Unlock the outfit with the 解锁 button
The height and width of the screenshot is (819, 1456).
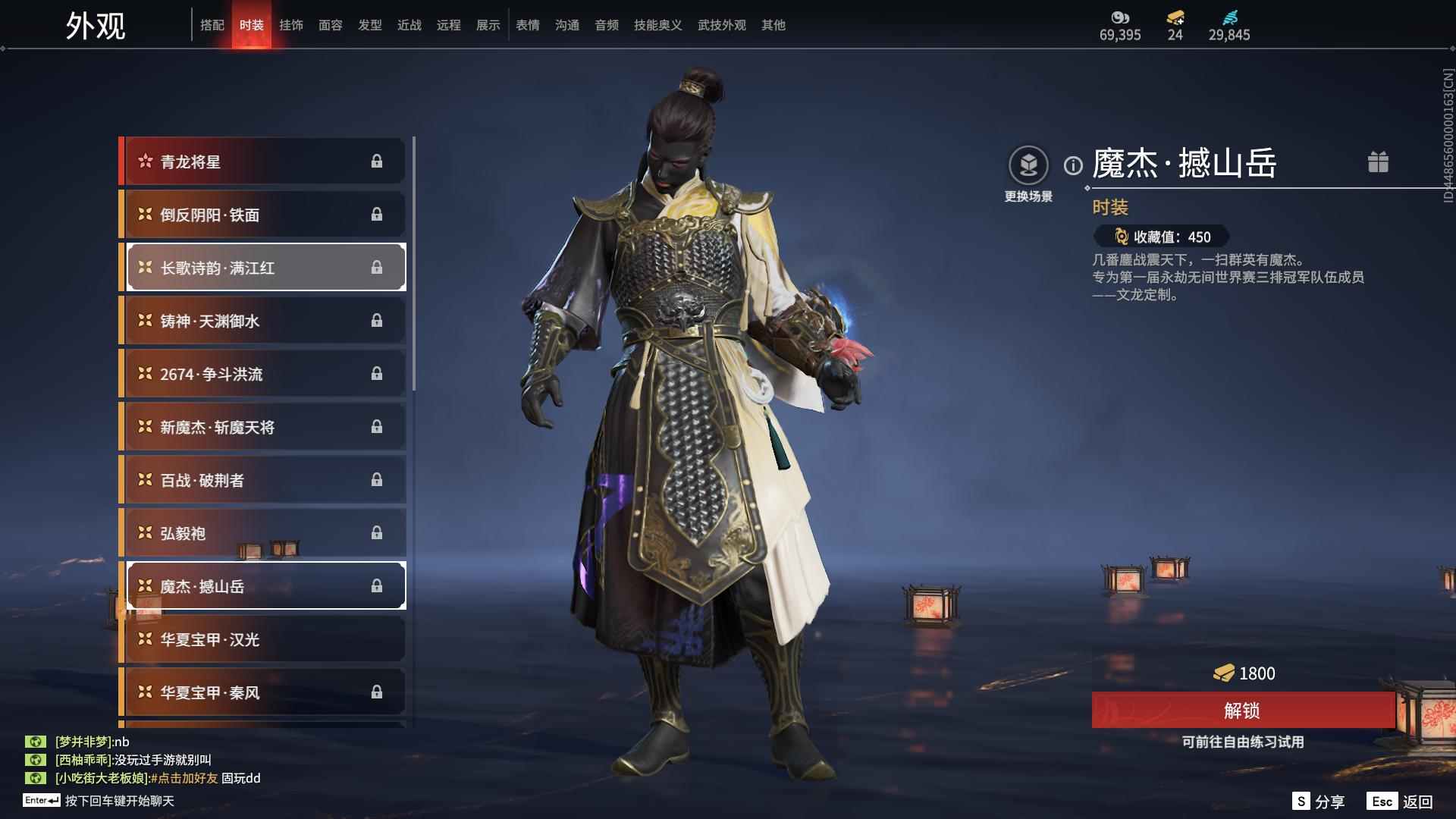click(1242, 711)
